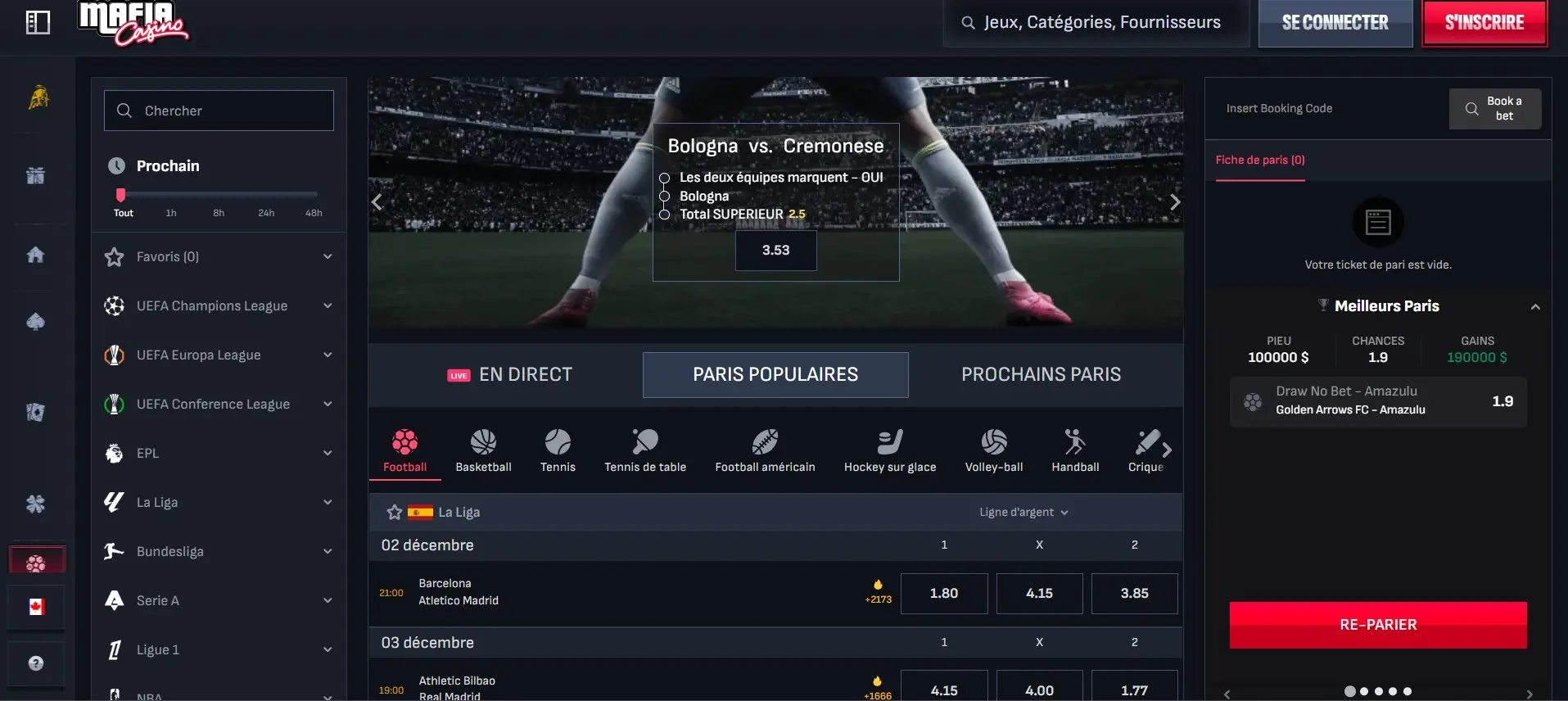Open the help question mark icon

(x=37, y=664)
